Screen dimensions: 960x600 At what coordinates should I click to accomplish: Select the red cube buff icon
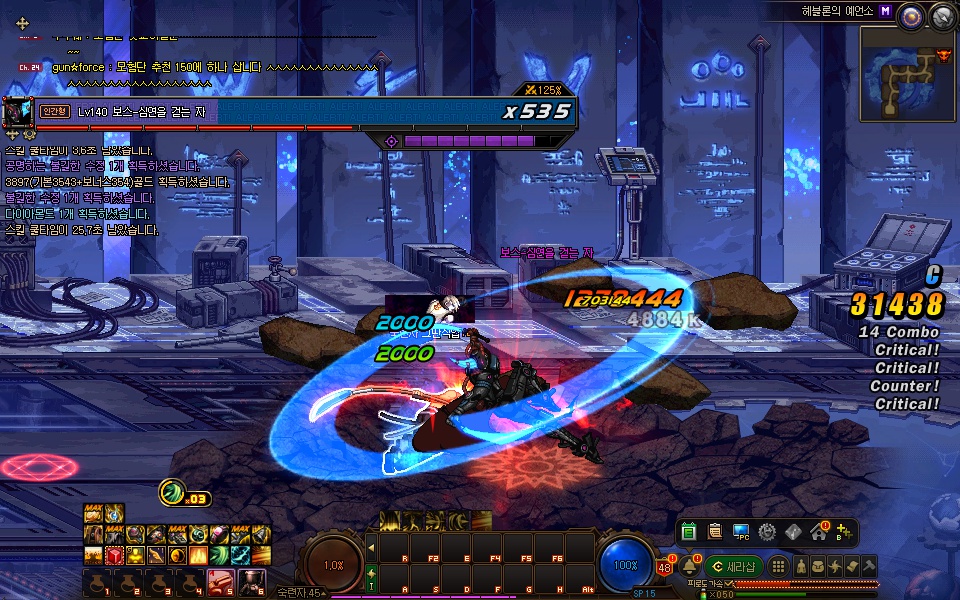[115, 555]
